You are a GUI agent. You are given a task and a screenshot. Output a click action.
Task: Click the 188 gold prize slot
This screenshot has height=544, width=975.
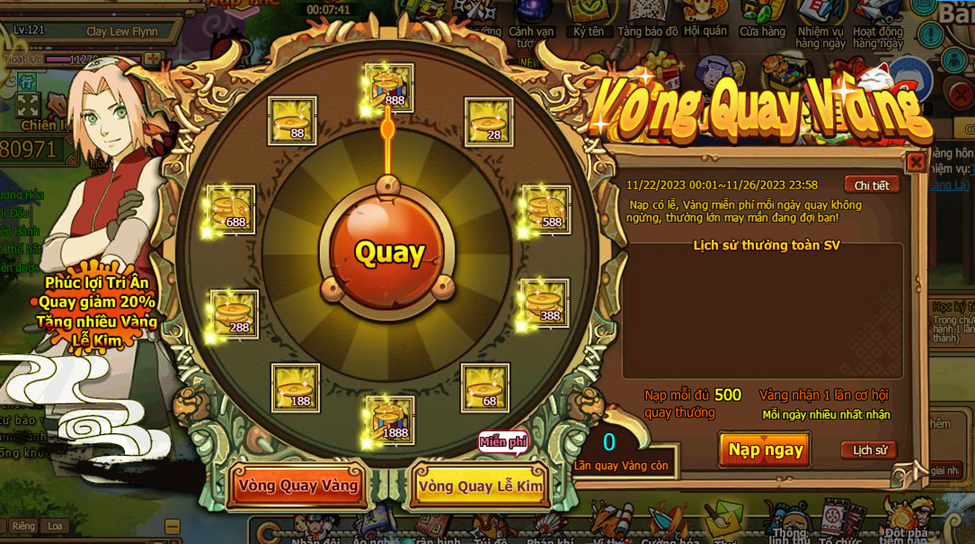[296, 388]
